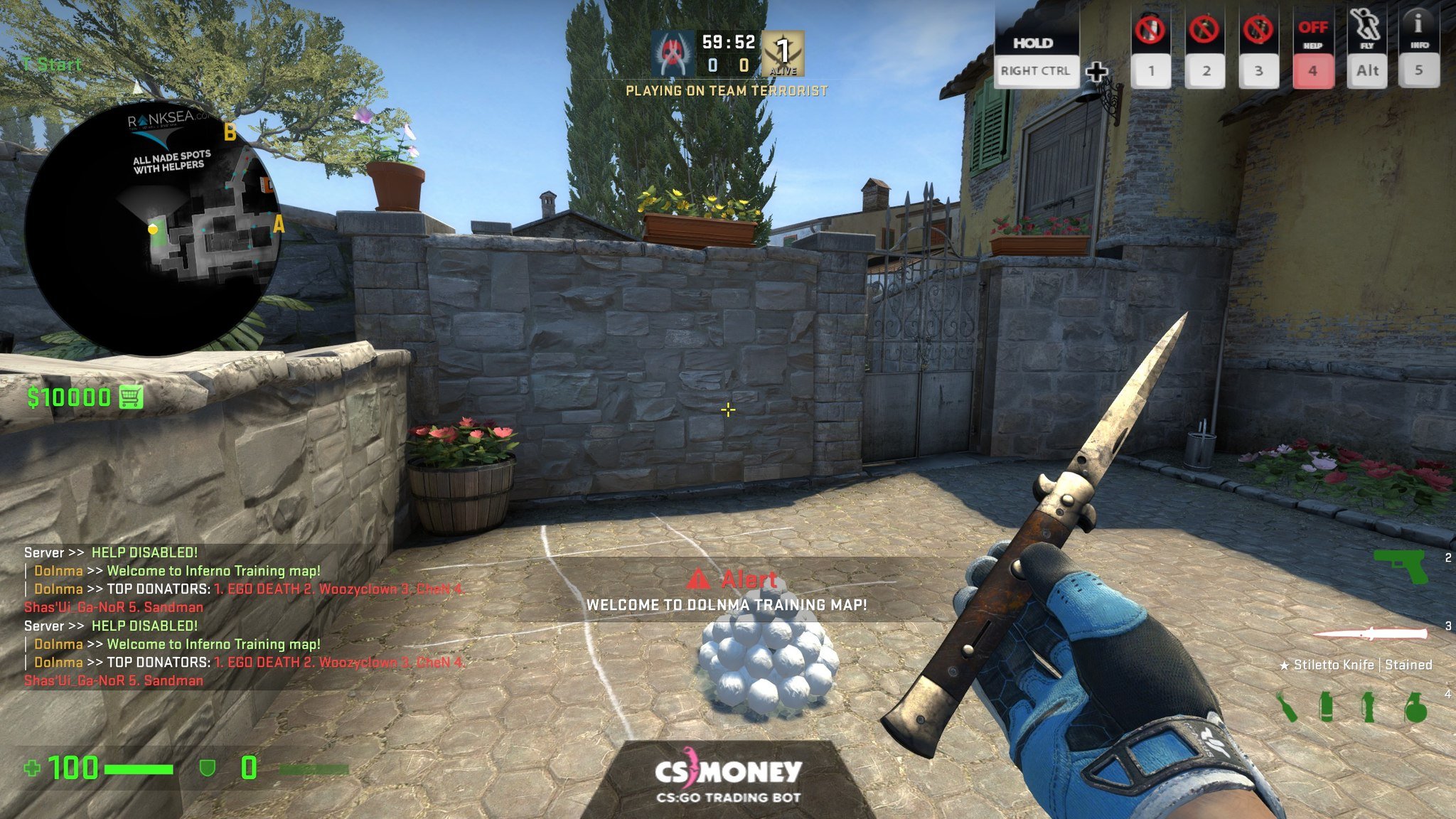
Task: Equip the smoke grenade icon
Action: click(1326, 707)
